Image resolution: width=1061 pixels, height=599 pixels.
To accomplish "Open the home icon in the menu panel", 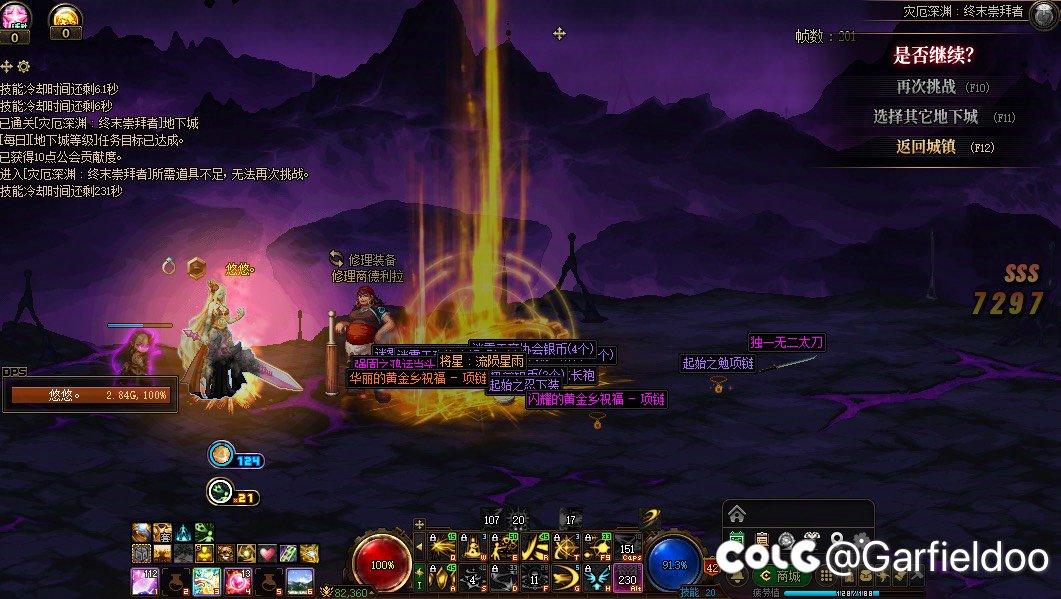I will (737, 514).
